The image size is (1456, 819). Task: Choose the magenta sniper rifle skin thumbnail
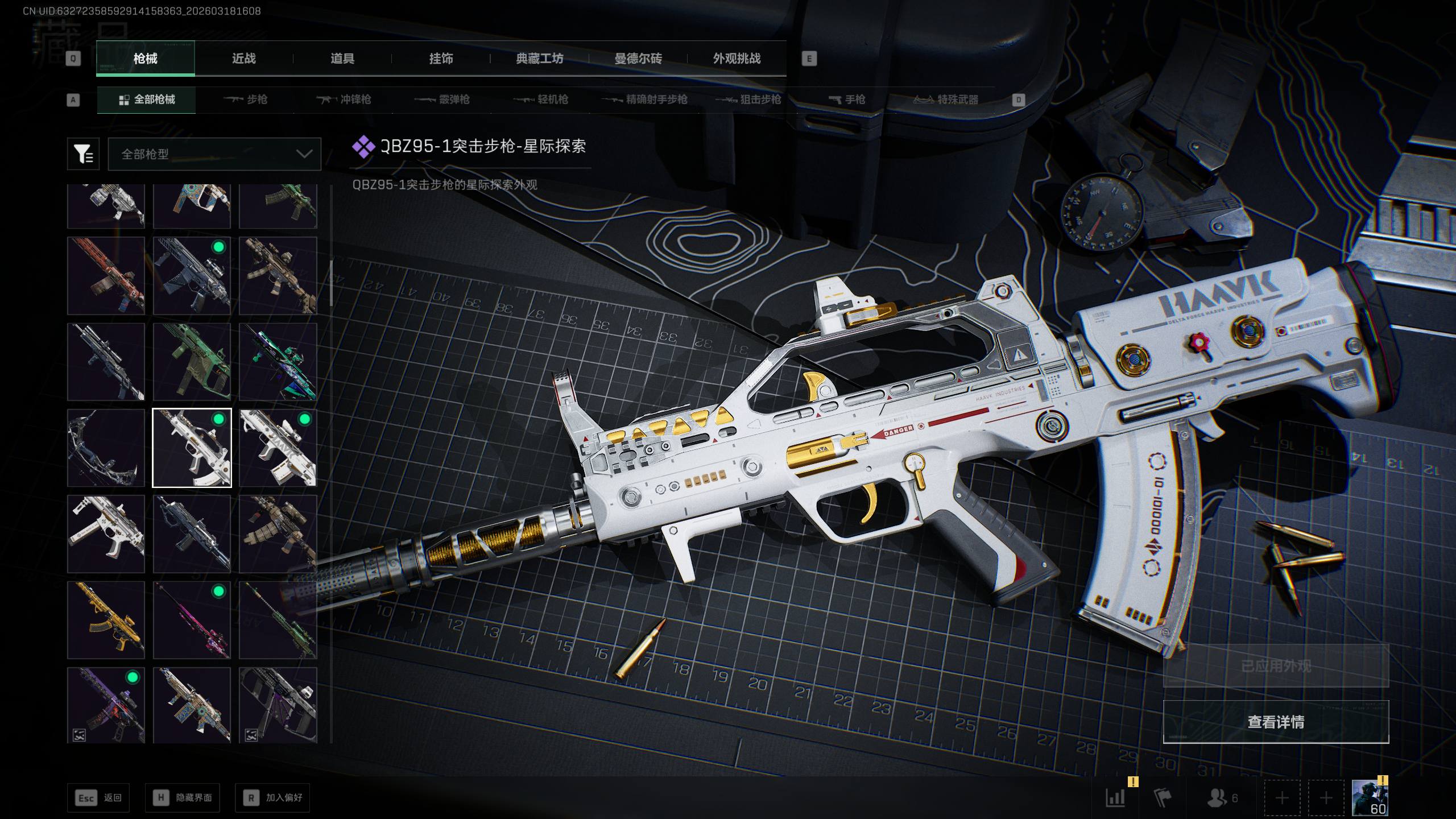(192, 620)
